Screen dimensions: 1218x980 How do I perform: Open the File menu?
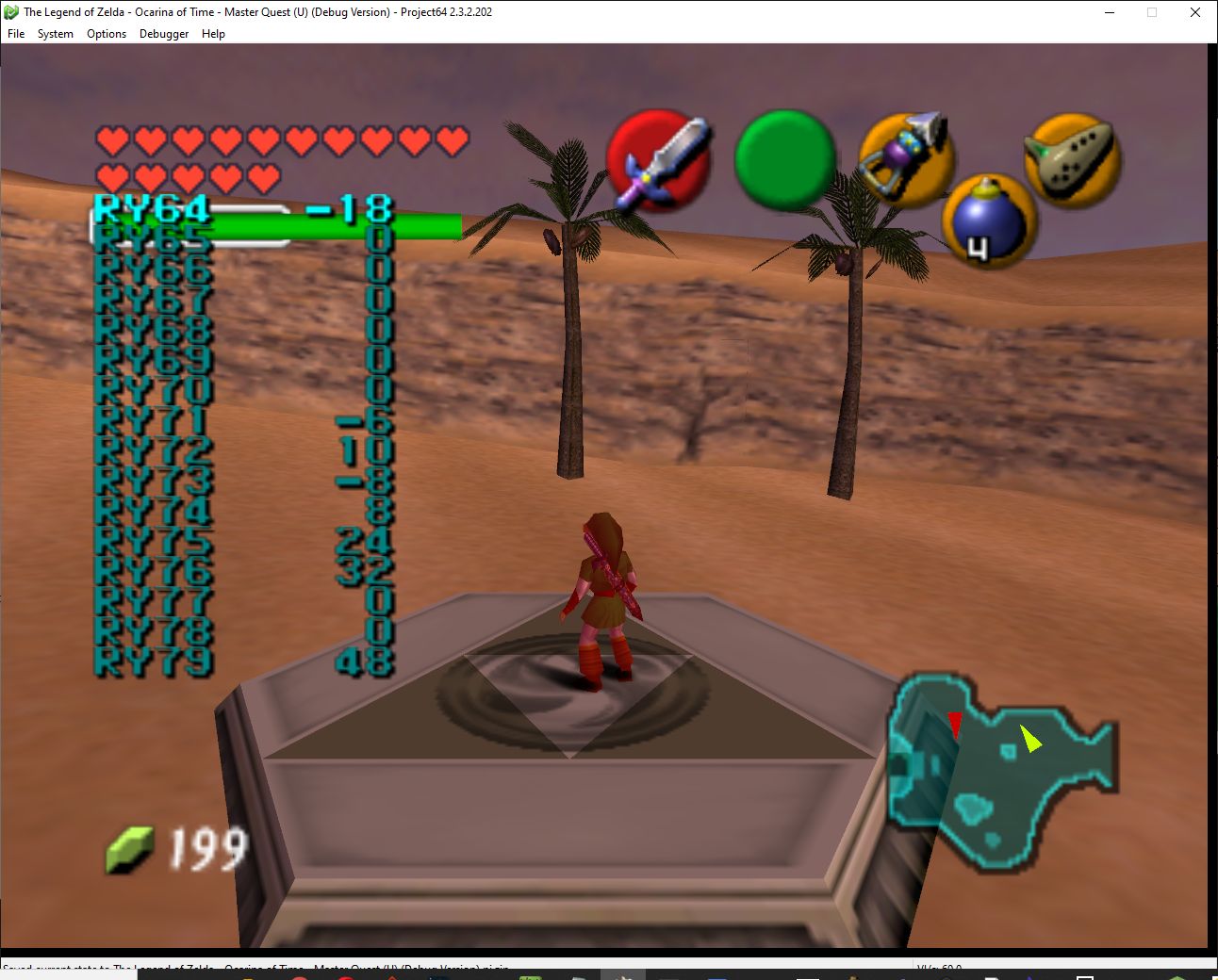click(x=15, y=34)
